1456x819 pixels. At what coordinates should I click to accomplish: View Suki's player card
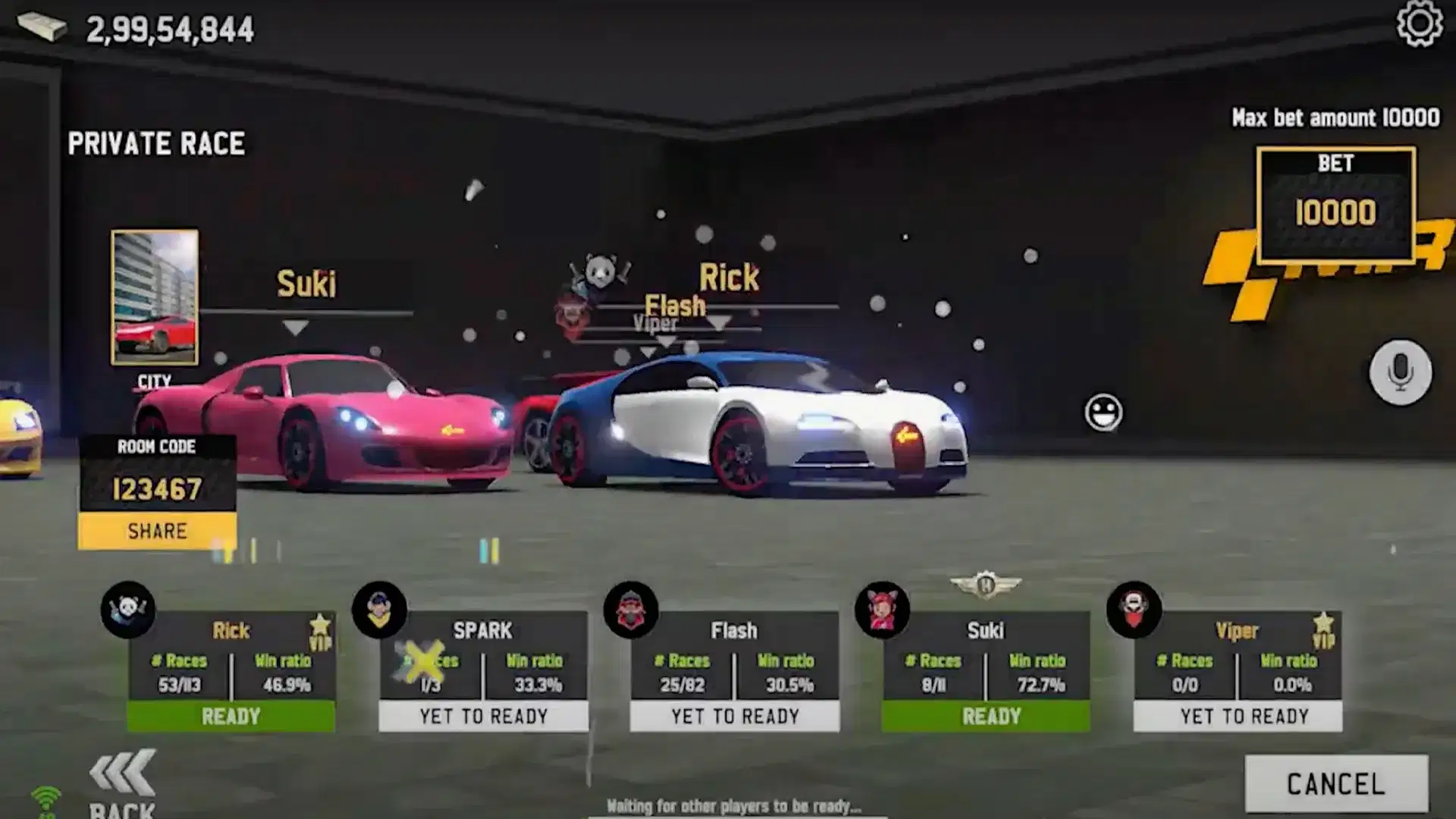click(985, 671)
